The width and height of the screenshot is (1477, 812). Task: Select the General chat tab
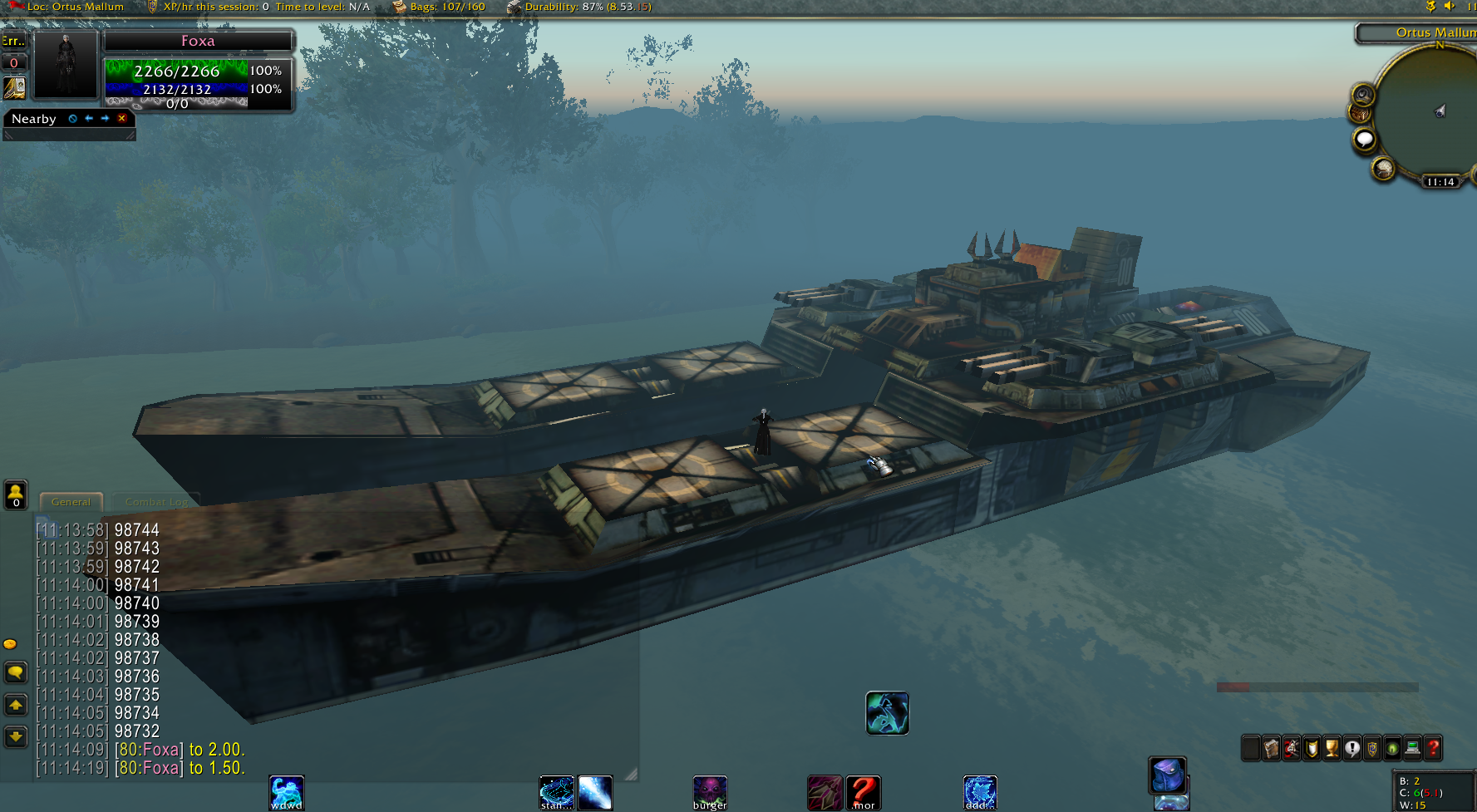(x=71, y=502)
